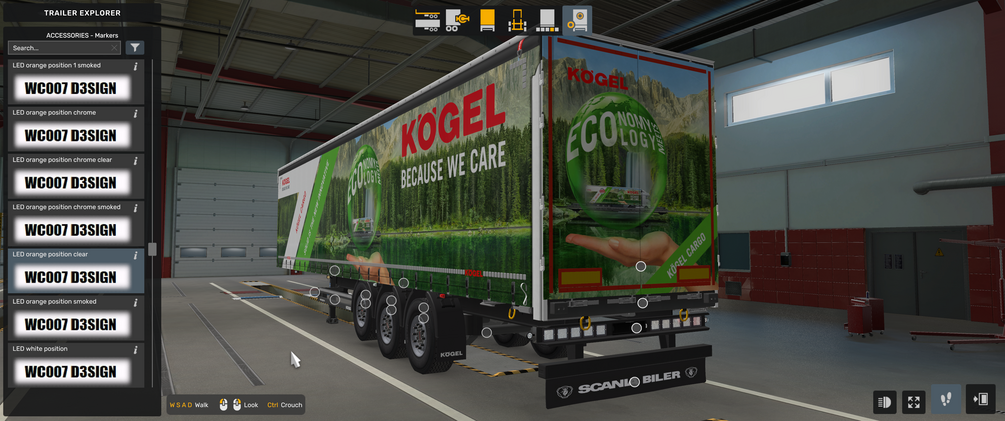Open the trailer coupling category

[x=458, y=20]
